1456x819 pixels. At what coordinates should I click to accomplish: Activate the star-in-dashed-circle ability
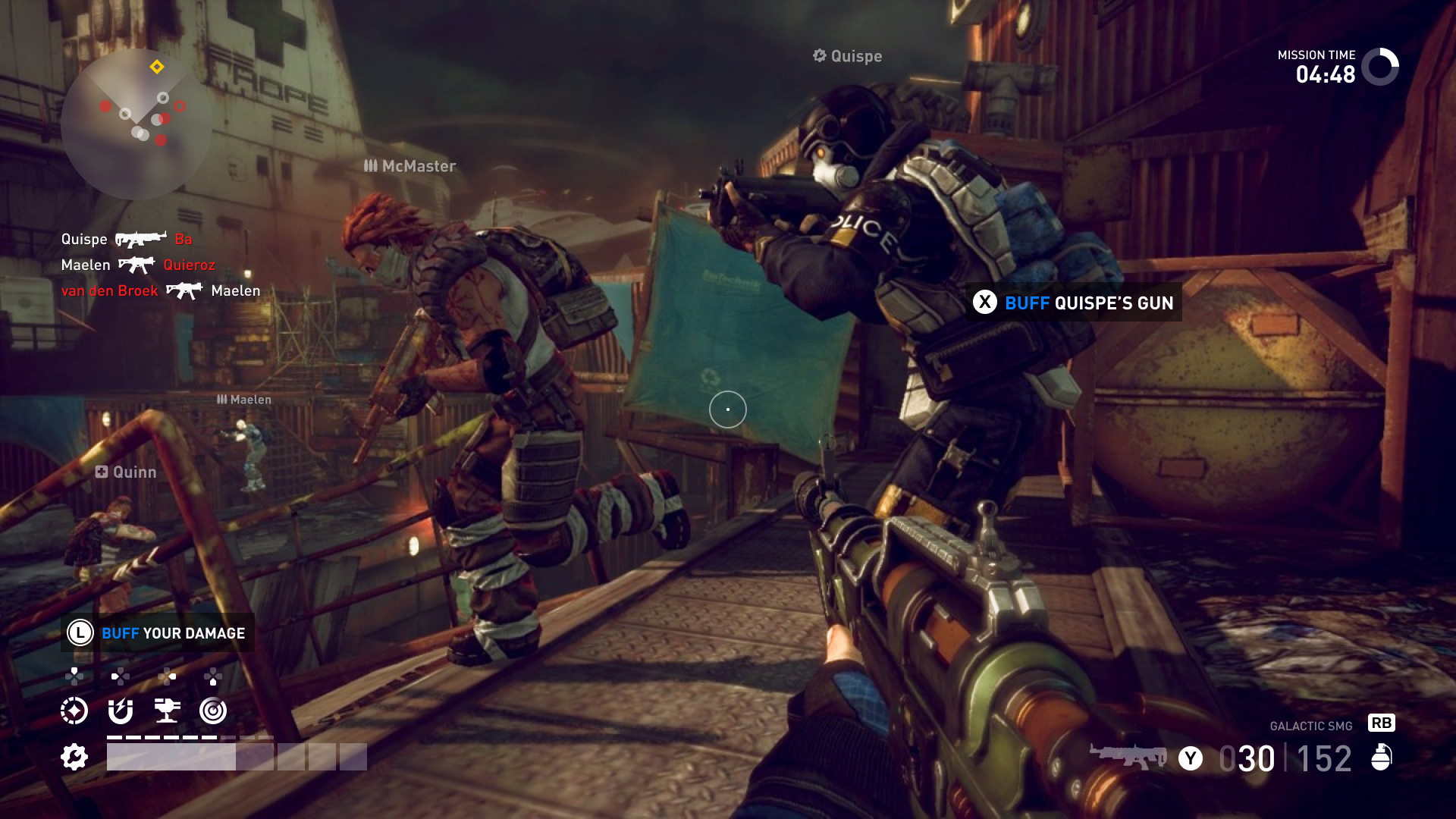[x=74, y=711]
